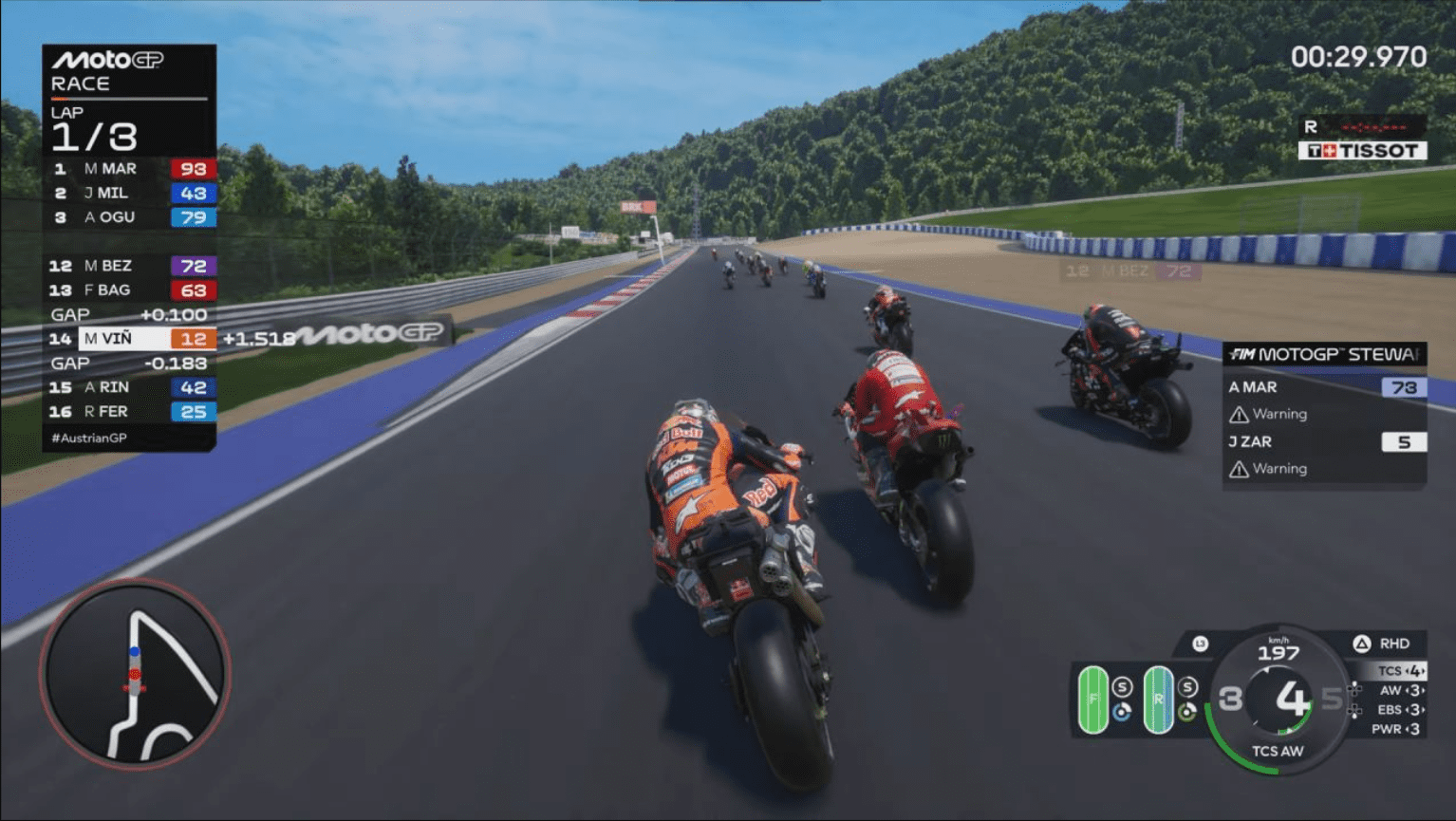The width and height of the screenshot is (1456, 821).
Task: Toggle the front tyre wear indicator
Action: click(x=1093, y=700)
